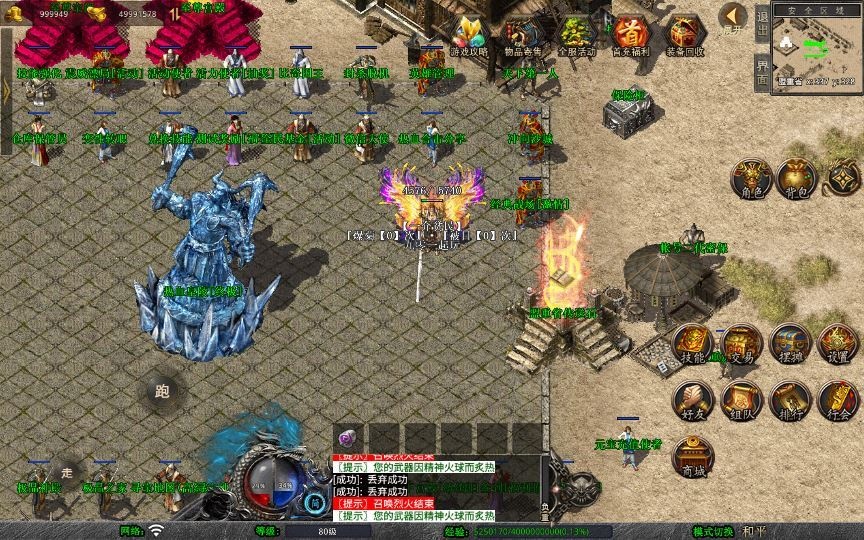Open the 交易 trade menu
Screen dimensions: 864x540
pyautogui.click(x=741, y=344)
